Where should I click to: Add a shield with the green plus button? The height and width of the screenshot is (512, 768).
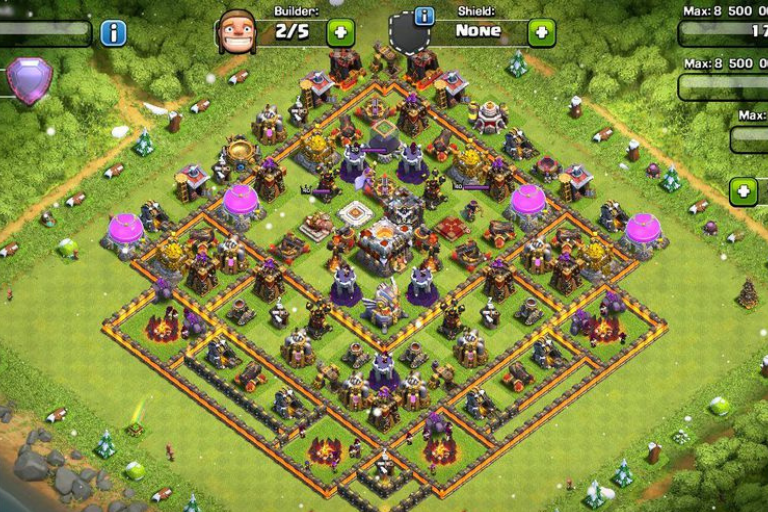(x=541, y=32)
